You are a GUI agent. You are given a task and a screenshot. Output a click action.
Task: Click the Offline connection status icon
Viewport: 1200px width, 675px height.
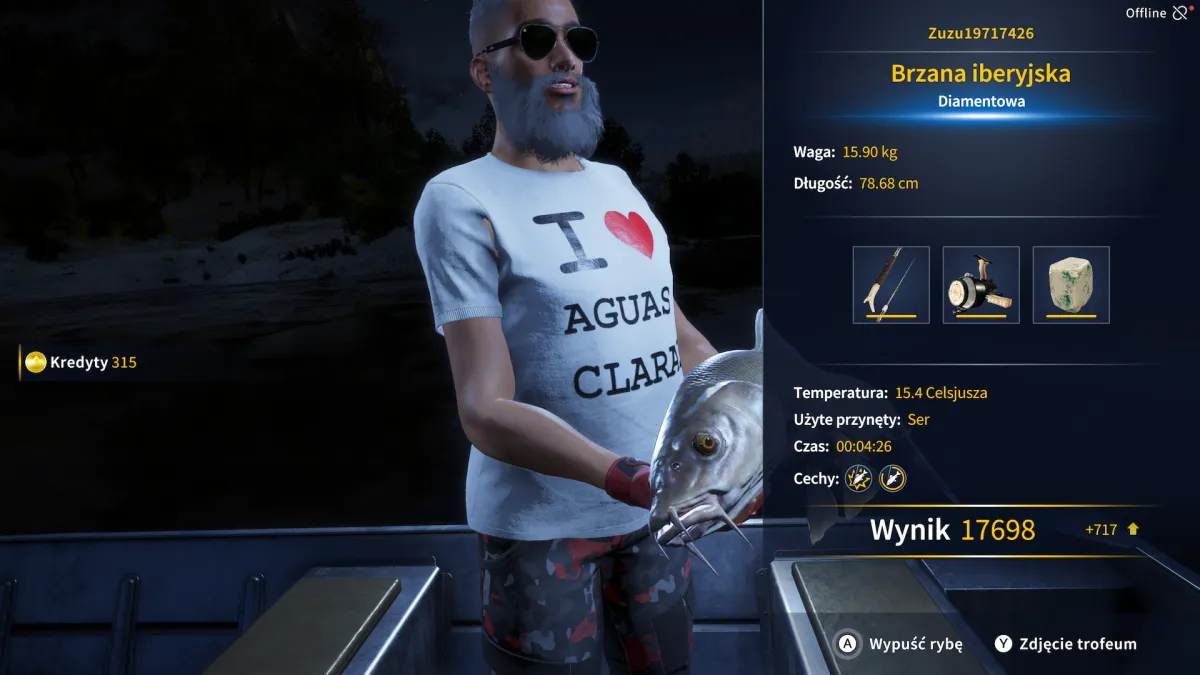click(1181, 13)
